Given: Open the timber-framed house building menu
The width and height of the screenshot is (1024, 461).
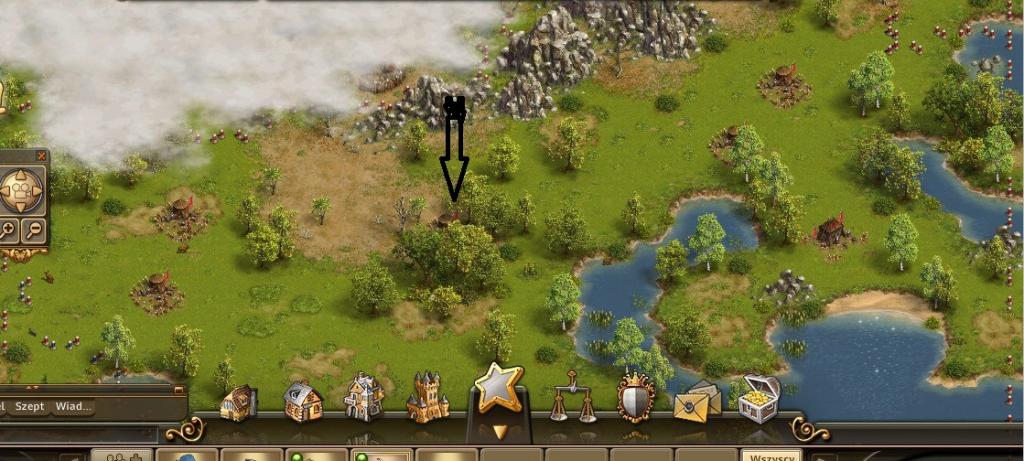Looking at the screenshot, I should pos(302,400).
